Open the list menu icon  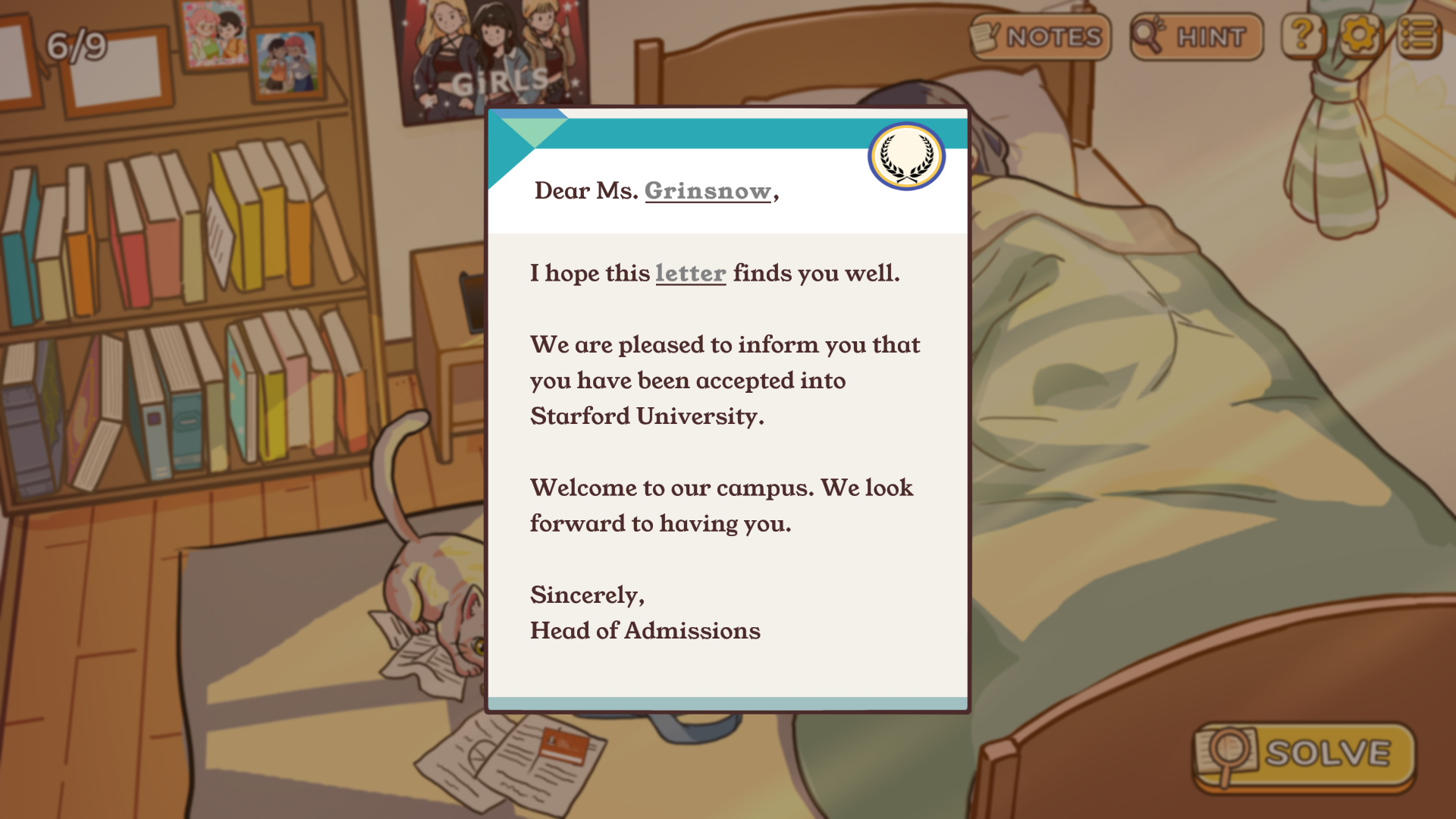[x=1418, y=35]
